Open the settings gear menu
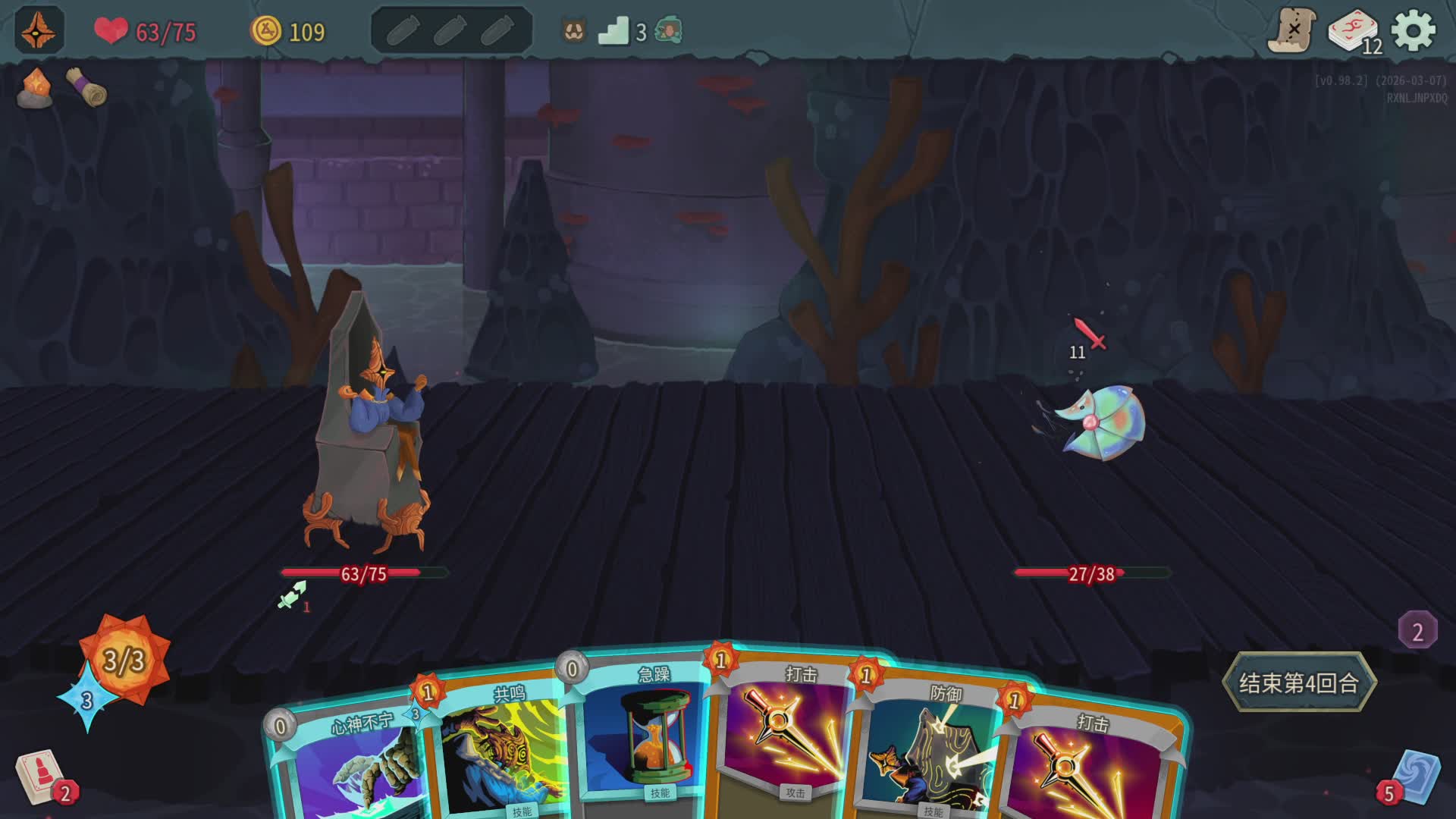The height and width of the screenshot is (819, 1456). [1414, 31]
